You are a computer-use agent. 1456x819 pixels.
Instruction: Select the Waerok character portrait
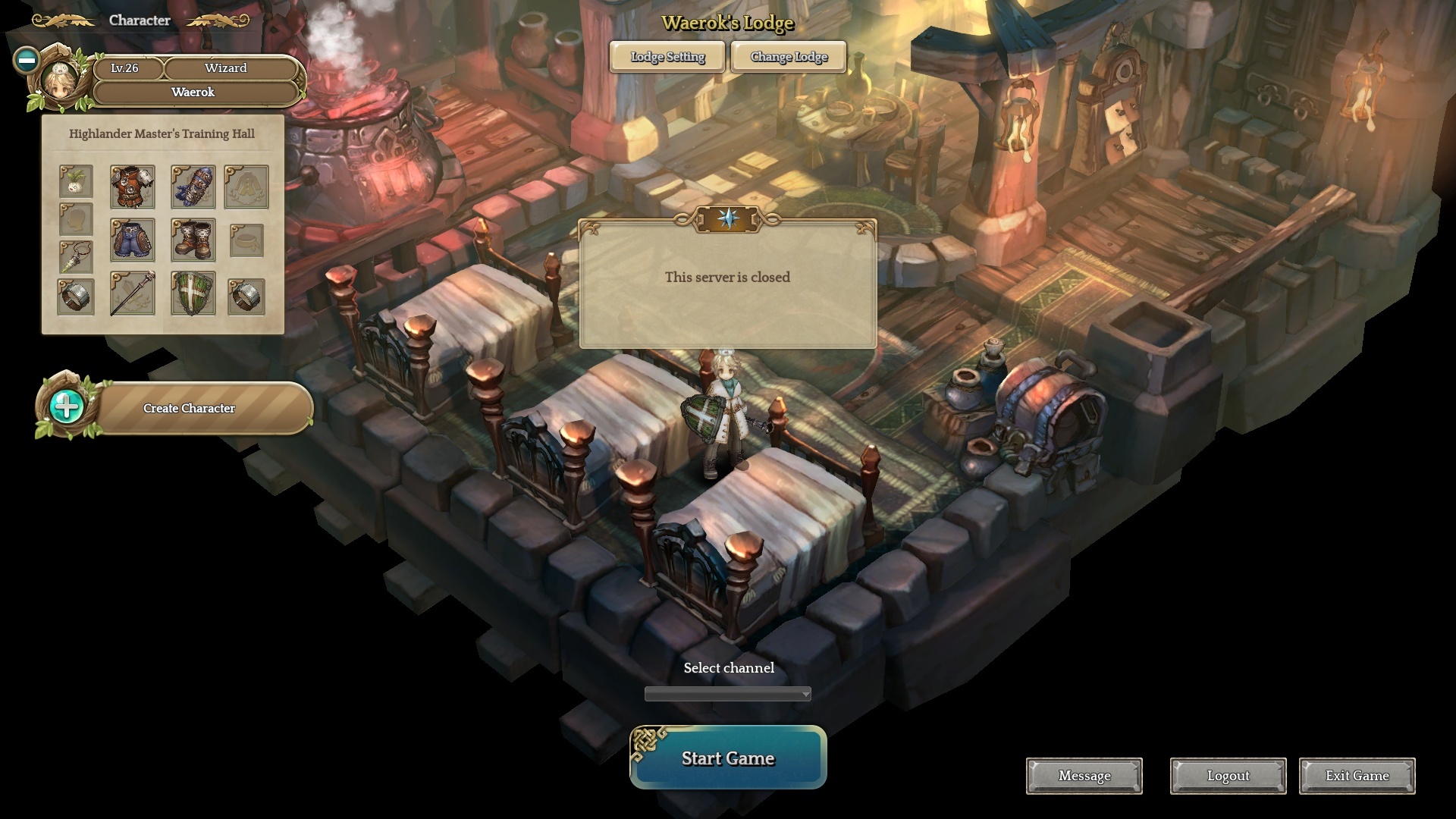click(59, 82)
